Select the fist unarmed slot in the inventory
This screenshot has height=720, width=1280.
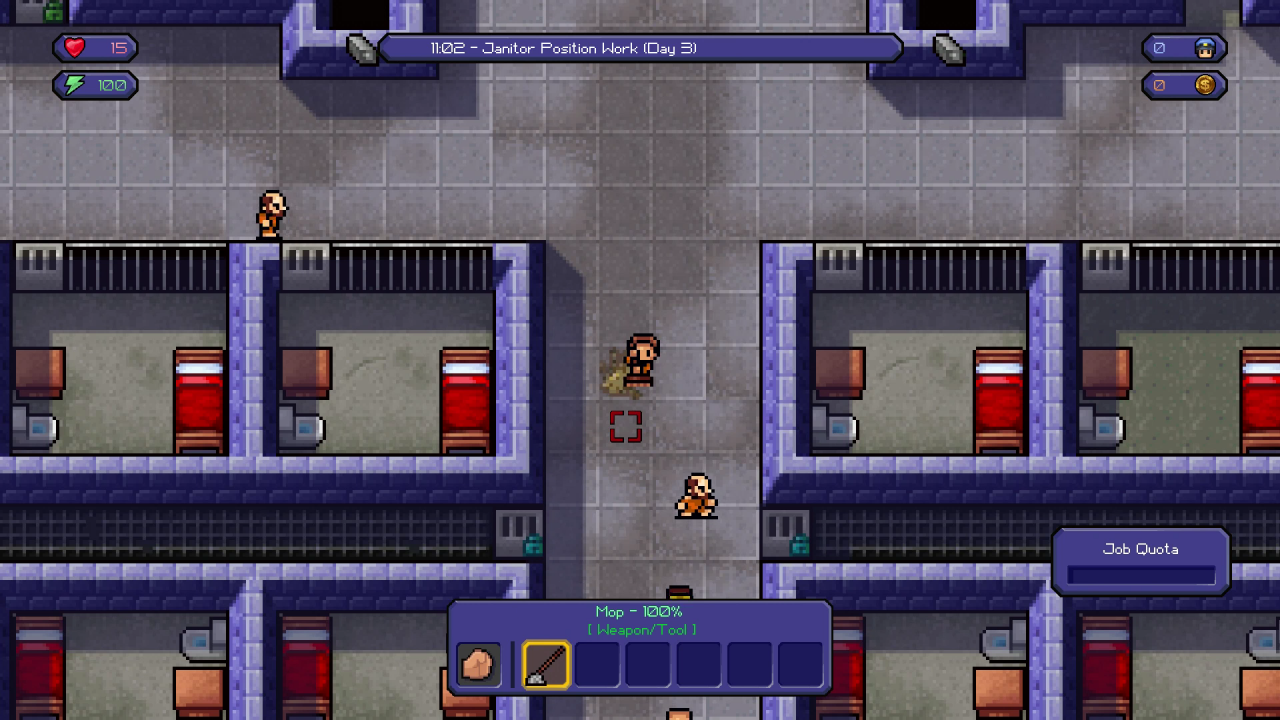(477, 664)
